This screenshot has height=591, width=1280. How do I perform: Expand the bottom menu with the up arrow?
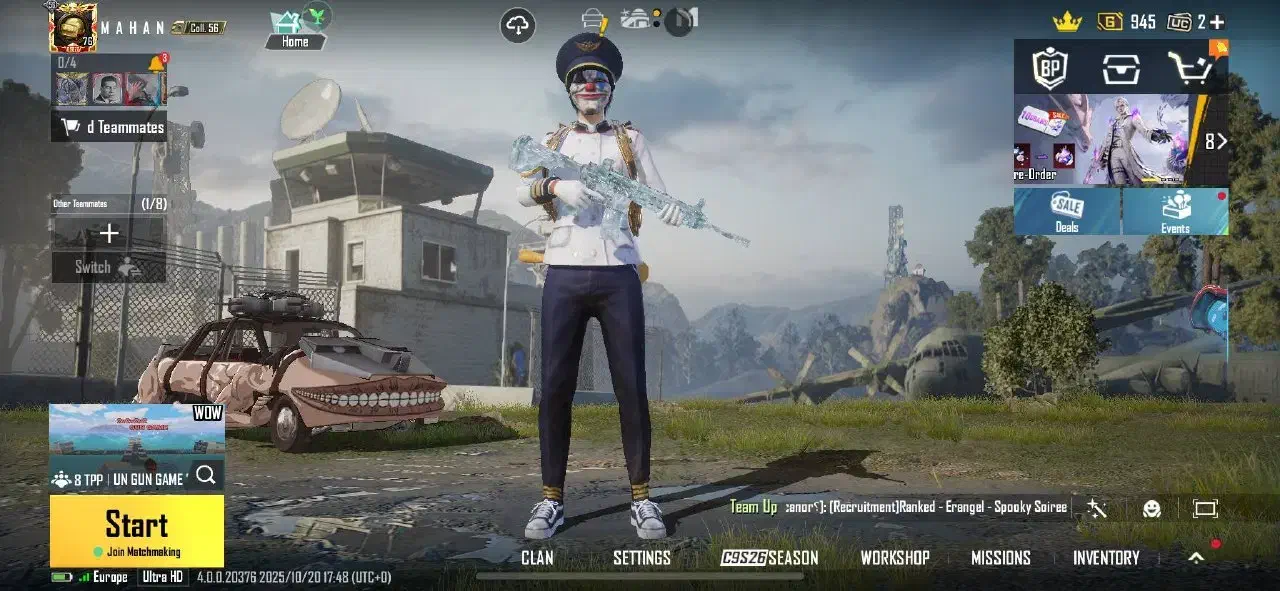pyautogui.click(x=1196, y=558)
